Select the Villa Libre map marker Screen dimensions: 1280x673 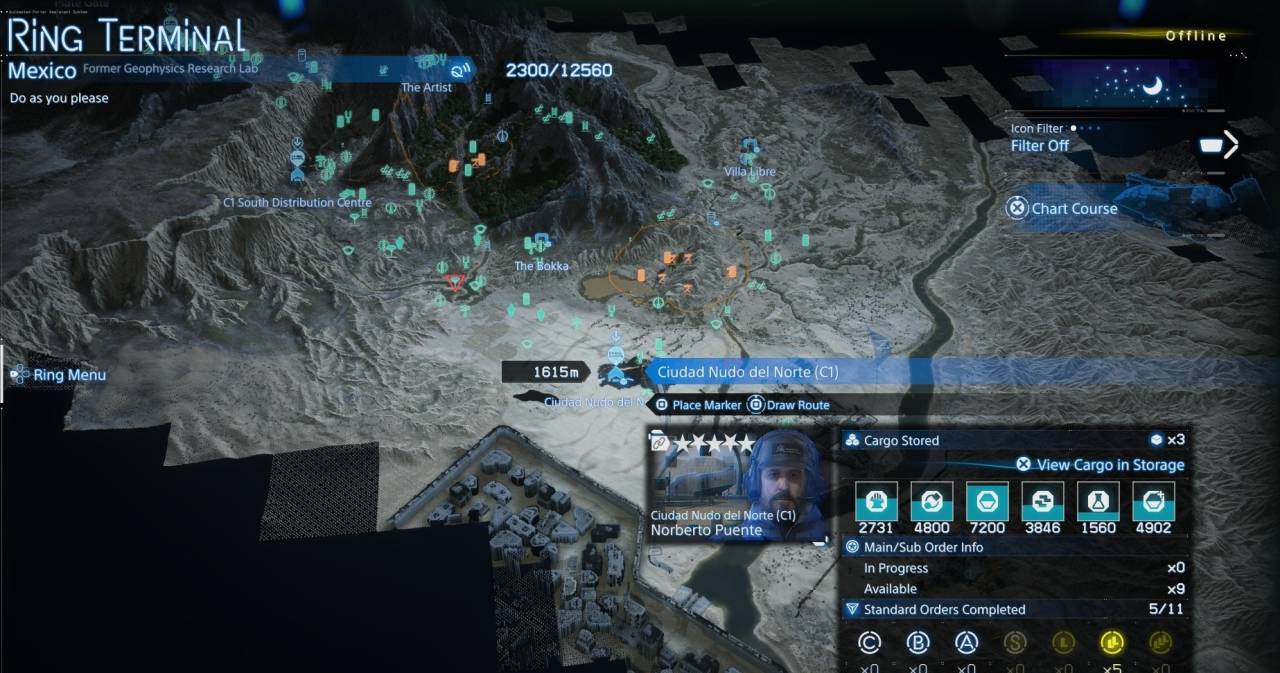[750, 171]
